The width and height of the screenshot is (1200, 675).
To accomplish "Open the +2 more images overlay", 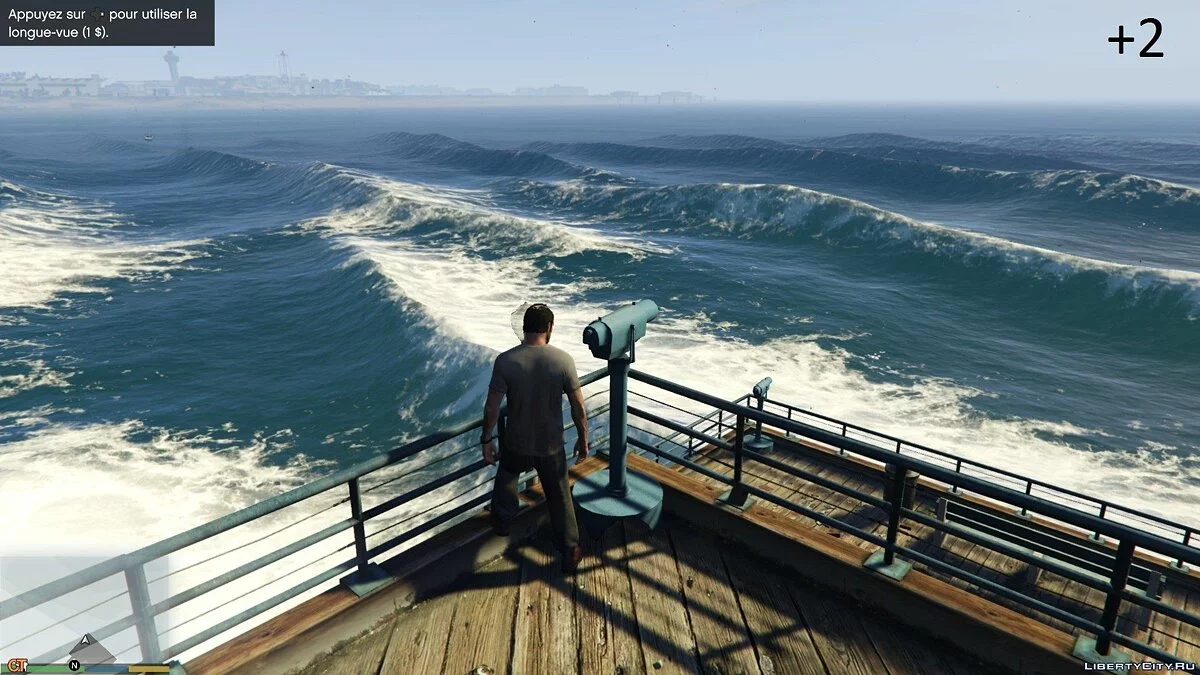I will (1135, 39).
